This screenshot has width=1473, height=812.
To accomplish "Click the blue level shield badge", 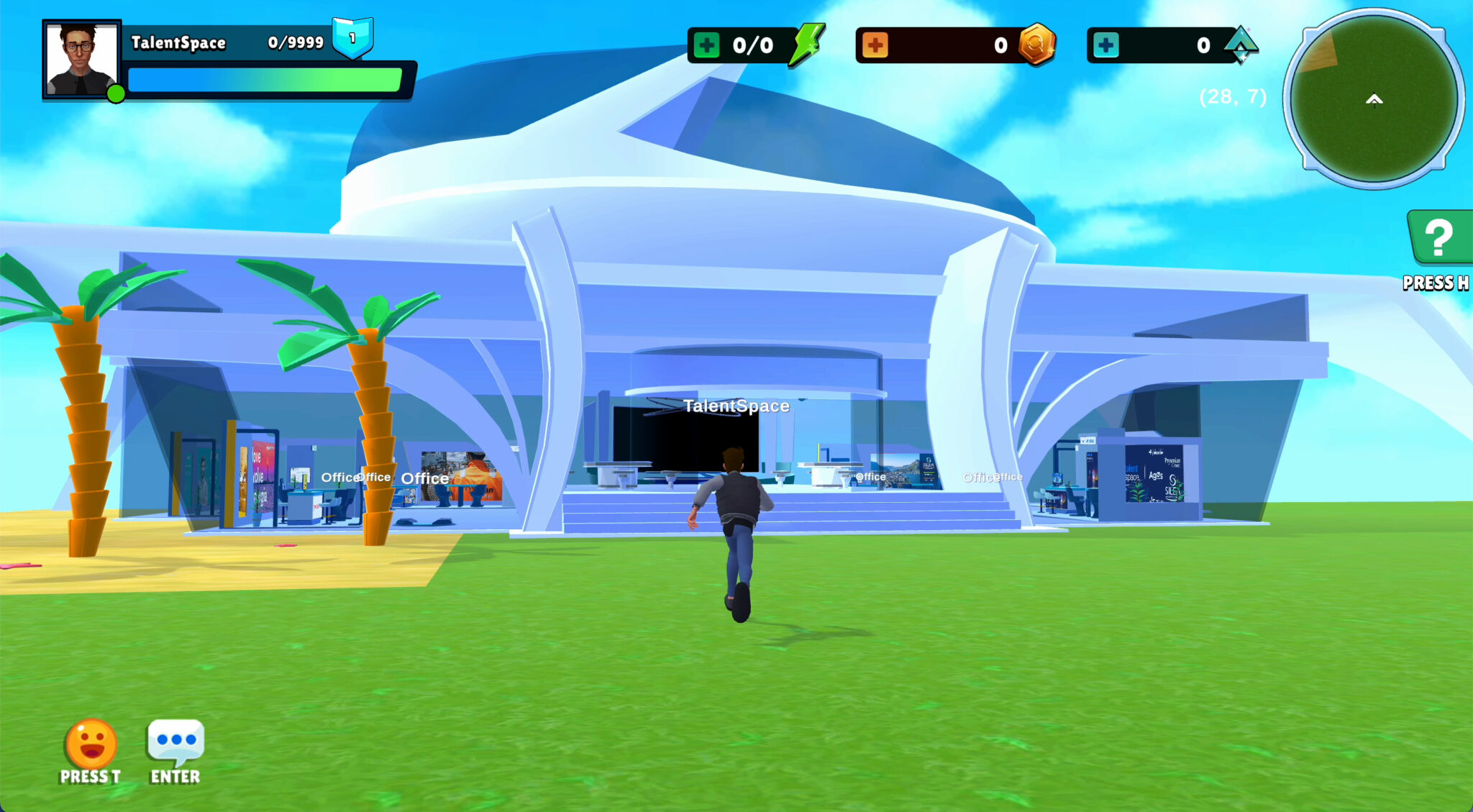I will point(352,37).
